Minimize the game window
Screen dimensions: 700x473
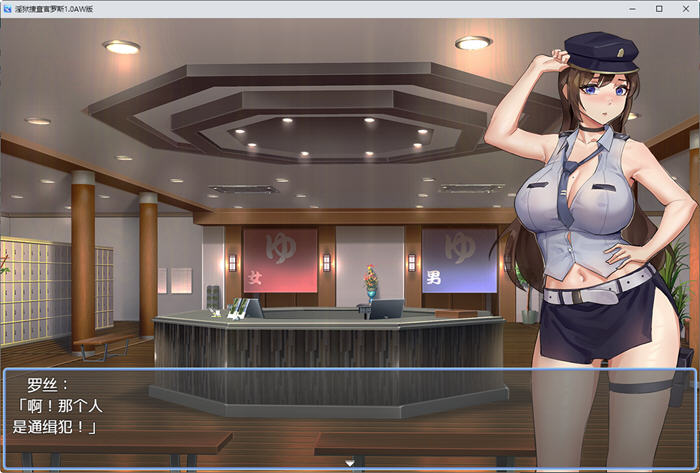[632, 8]
